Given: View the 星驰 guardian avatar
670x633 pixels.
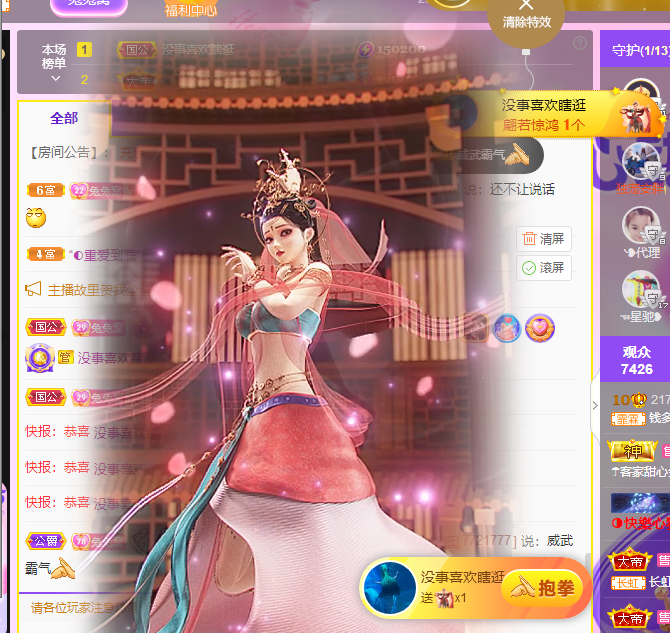Looking at the screenshot, I should pyautogui.click(x=640, y=290).
